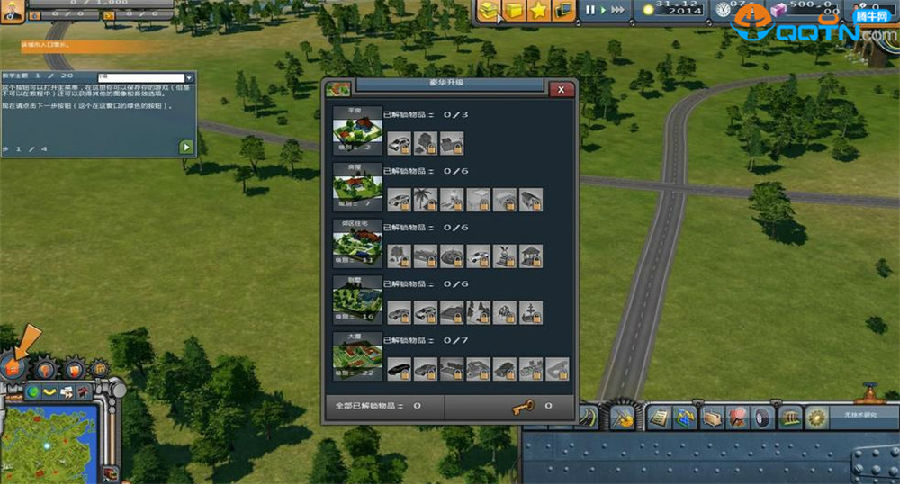
Task: Pause the game simulation
Action: pos(590,10)
